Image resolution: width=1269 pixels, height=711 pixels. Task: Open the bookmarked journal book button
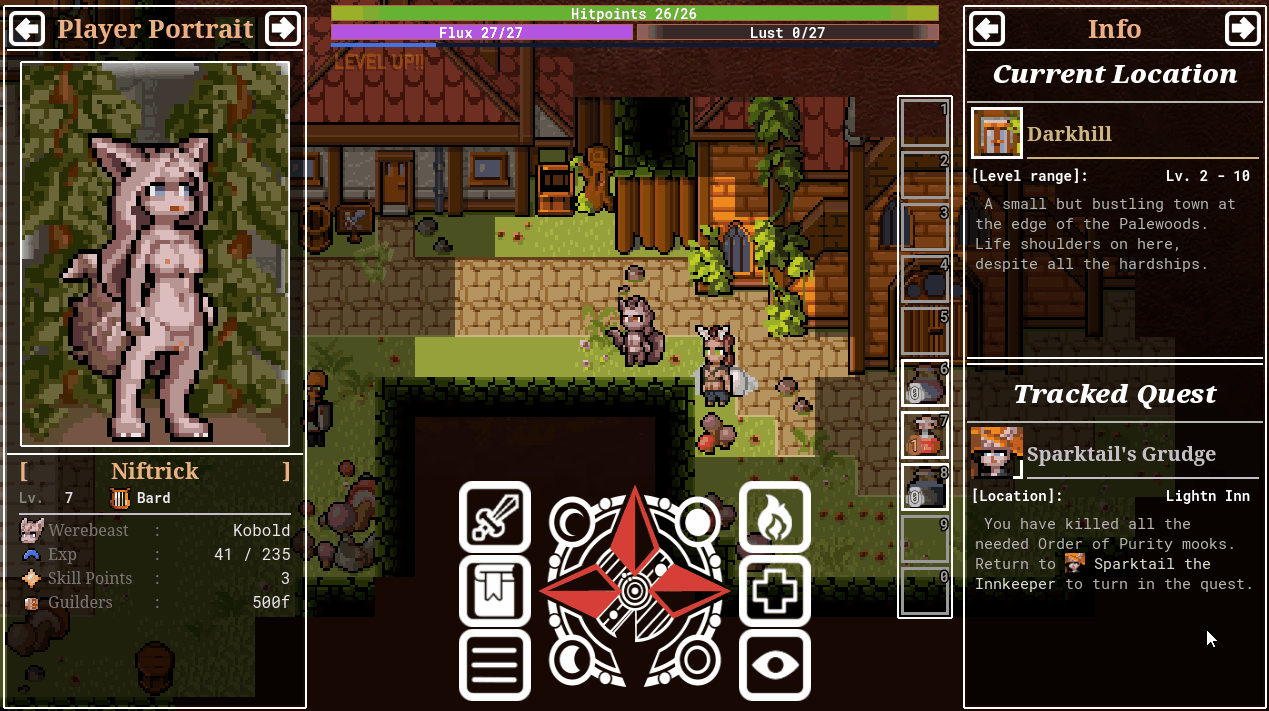494,591
